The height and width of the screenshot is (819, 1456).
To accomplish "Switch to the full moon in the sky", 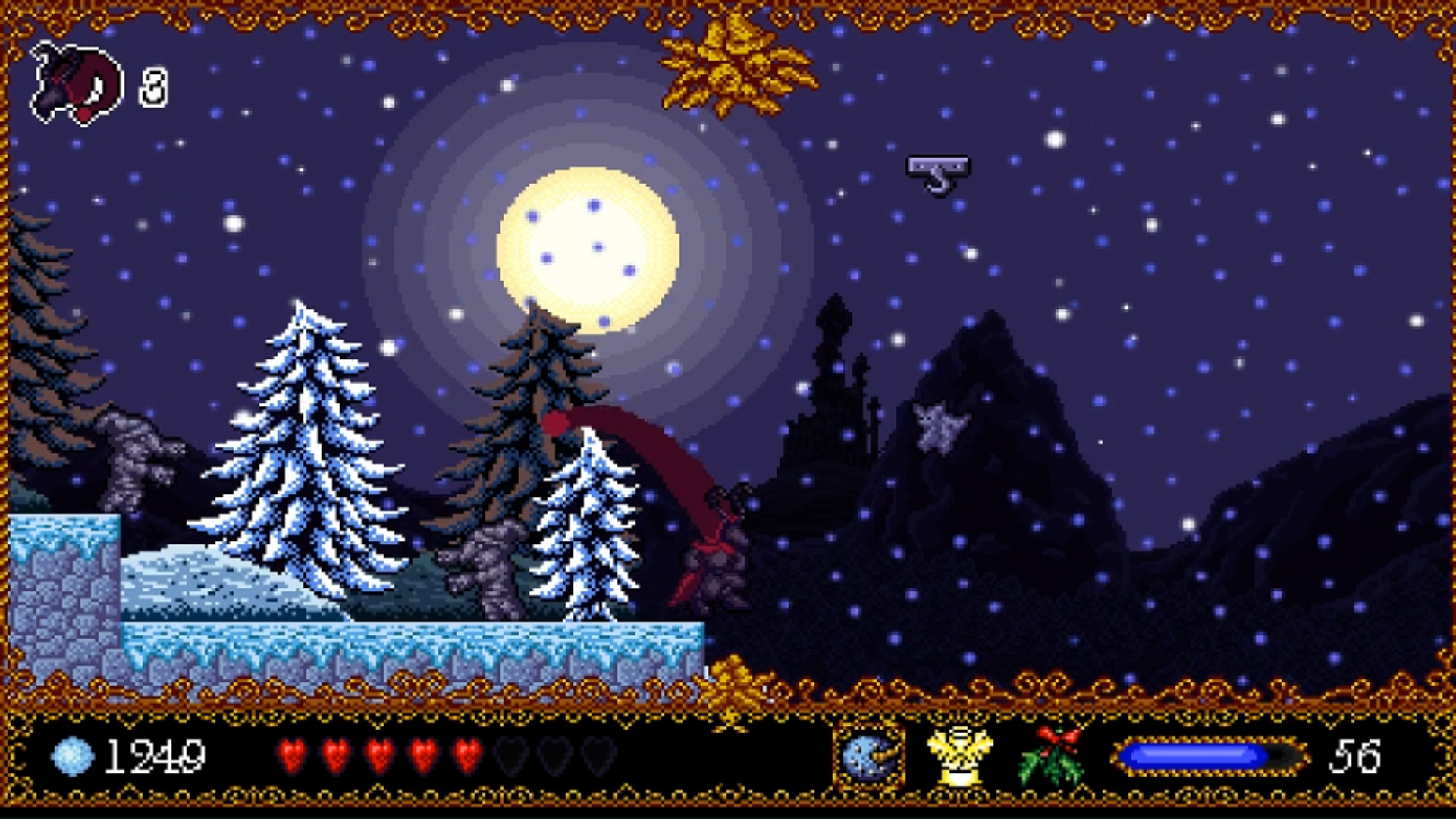I will (588, 250).
